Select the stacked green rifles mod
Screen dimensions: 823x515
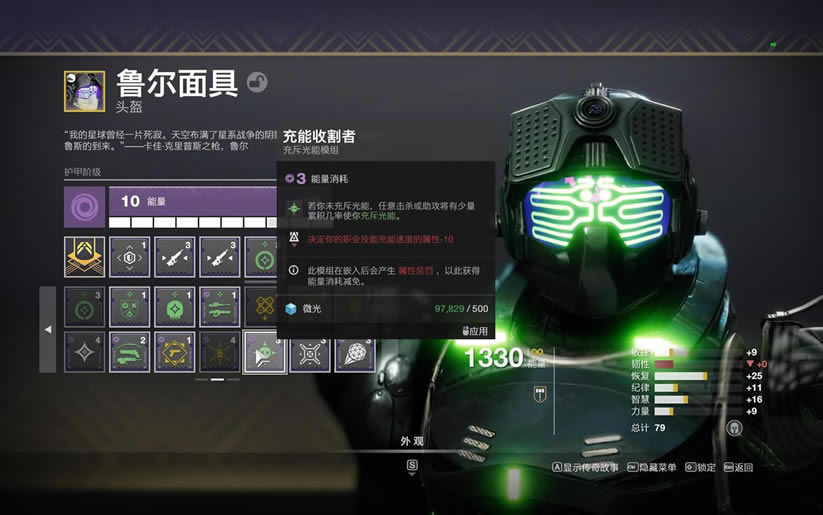[219, 307]
